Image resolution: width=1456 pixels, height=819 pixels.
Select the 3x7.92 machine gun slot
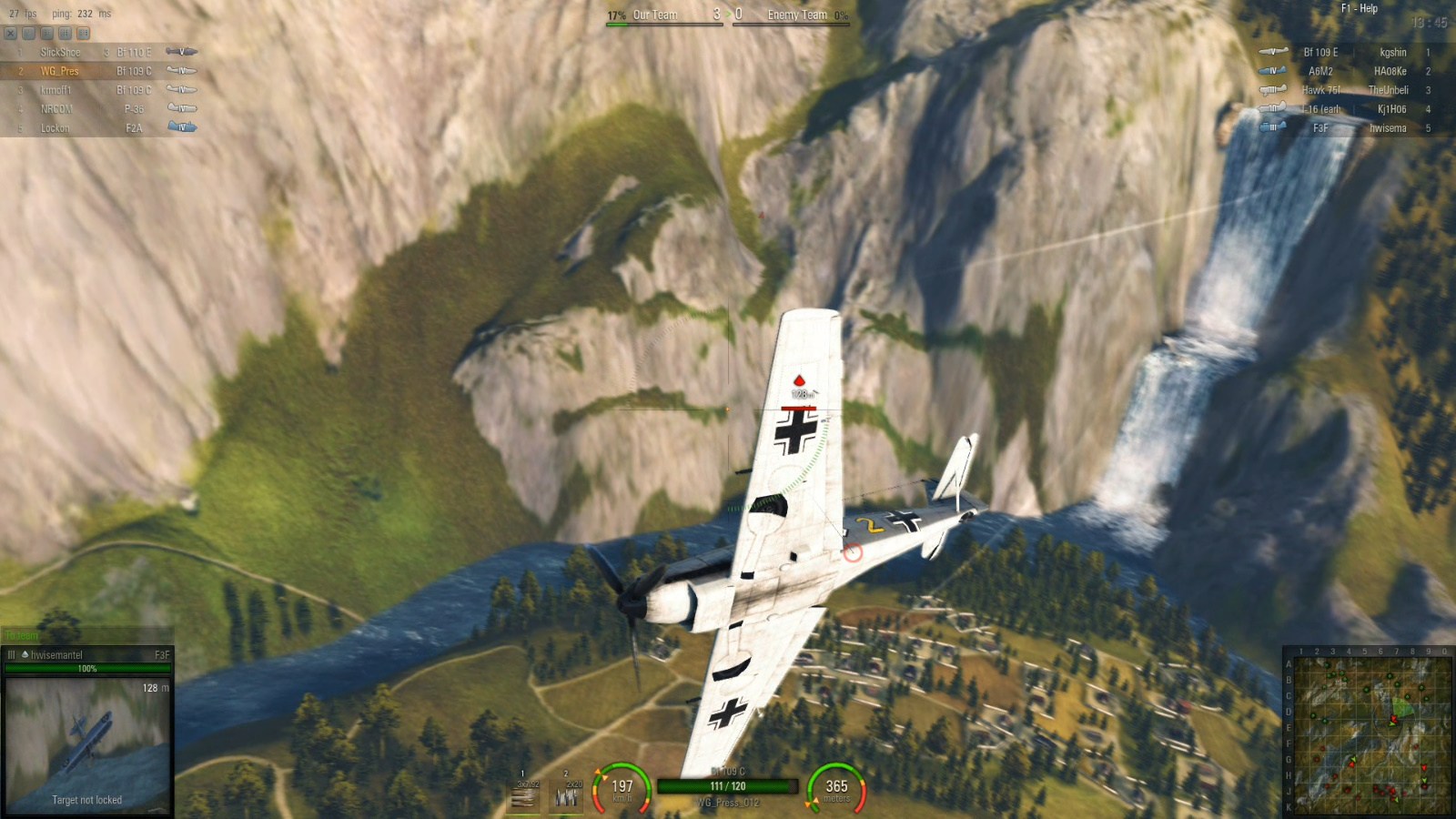524,794
